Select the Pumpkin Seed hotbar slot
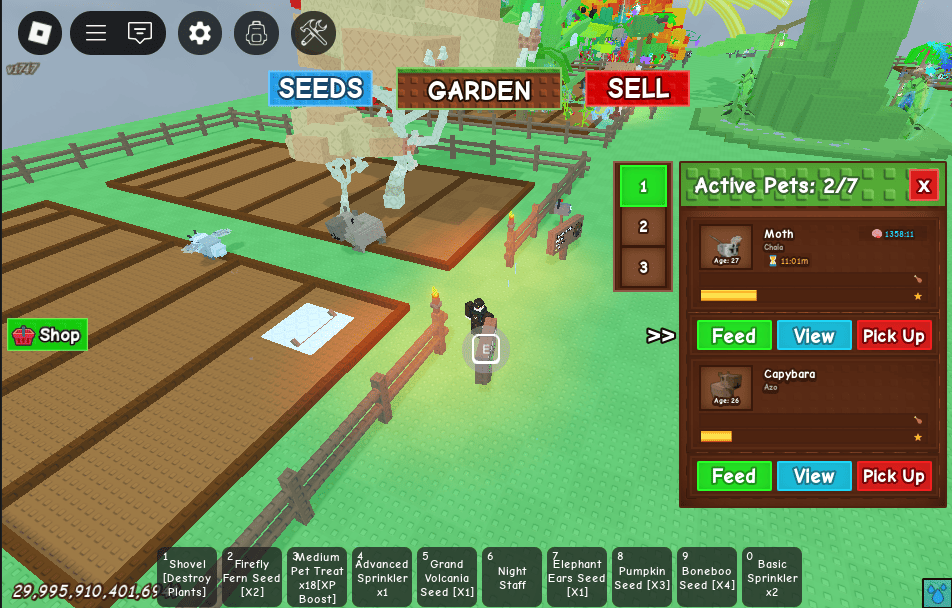 (642, 577)
